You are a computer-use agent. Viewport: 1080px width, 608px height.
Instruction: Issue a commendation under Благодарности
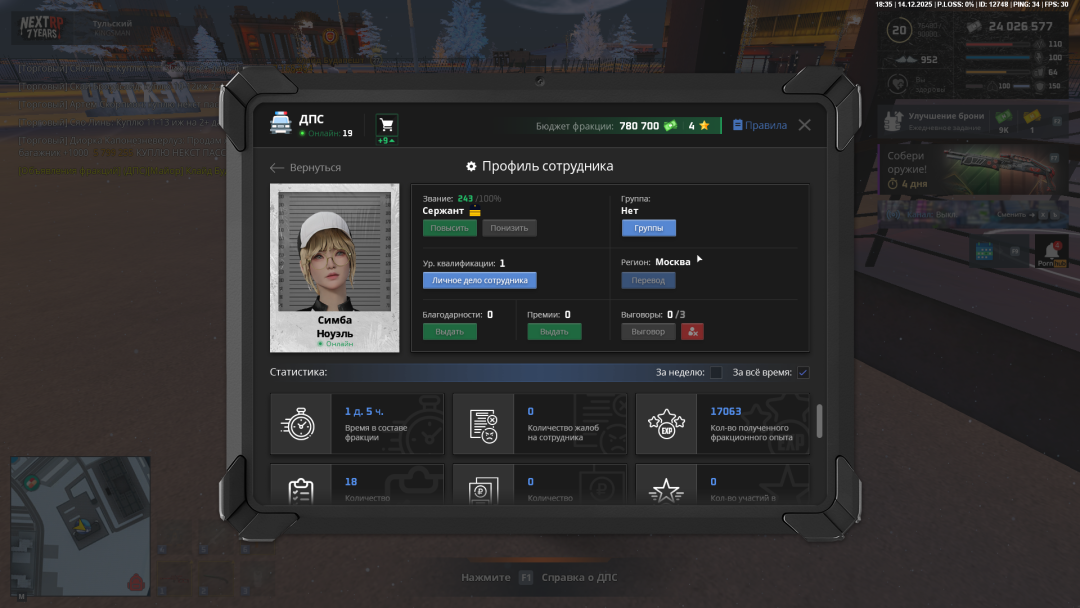[449, 332]
